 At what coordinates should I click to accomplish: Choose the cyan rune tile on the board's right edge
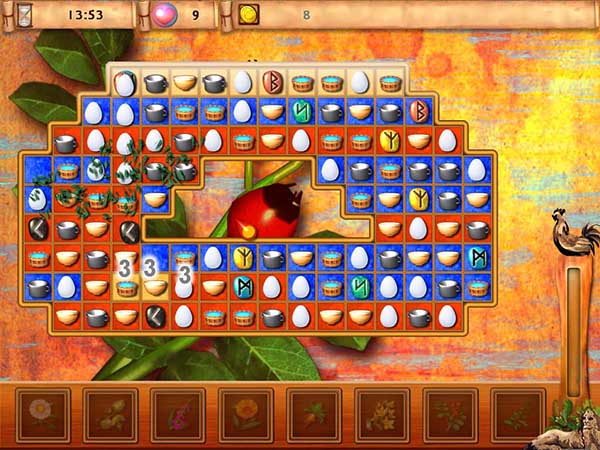(477, 258)
